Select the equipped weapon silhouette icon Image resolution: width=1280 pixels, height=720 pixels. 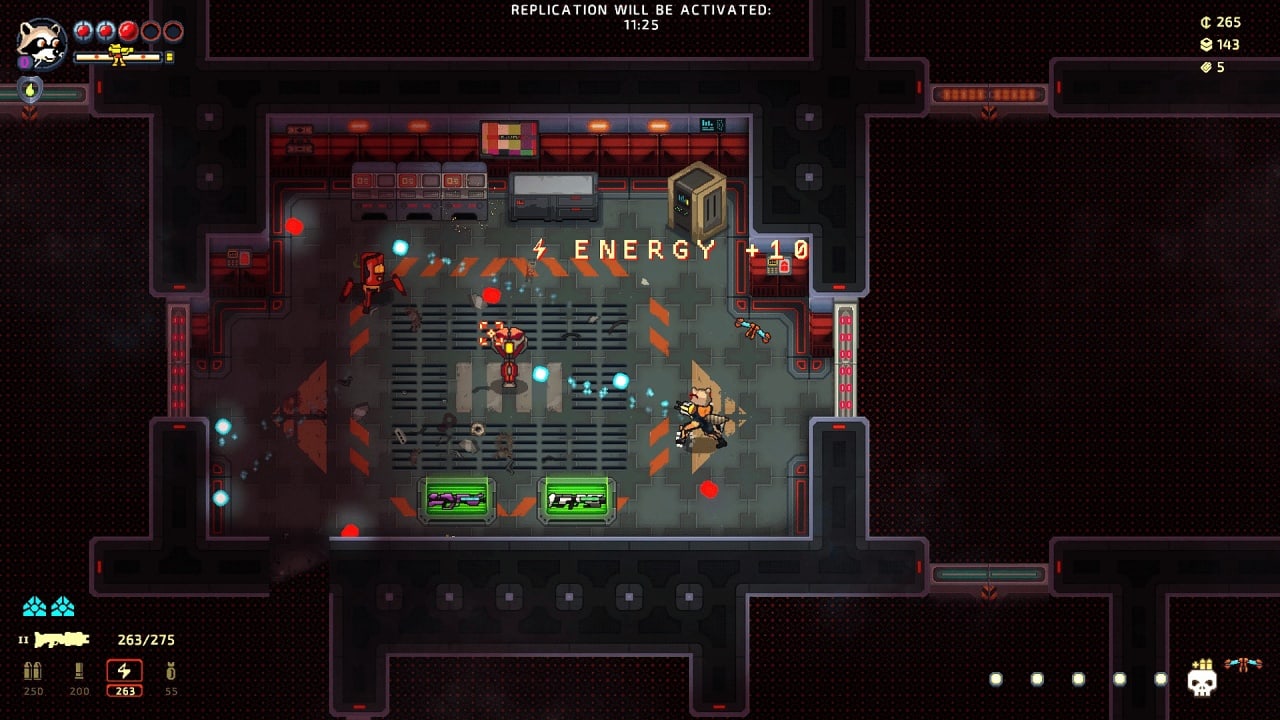point(62,640)
